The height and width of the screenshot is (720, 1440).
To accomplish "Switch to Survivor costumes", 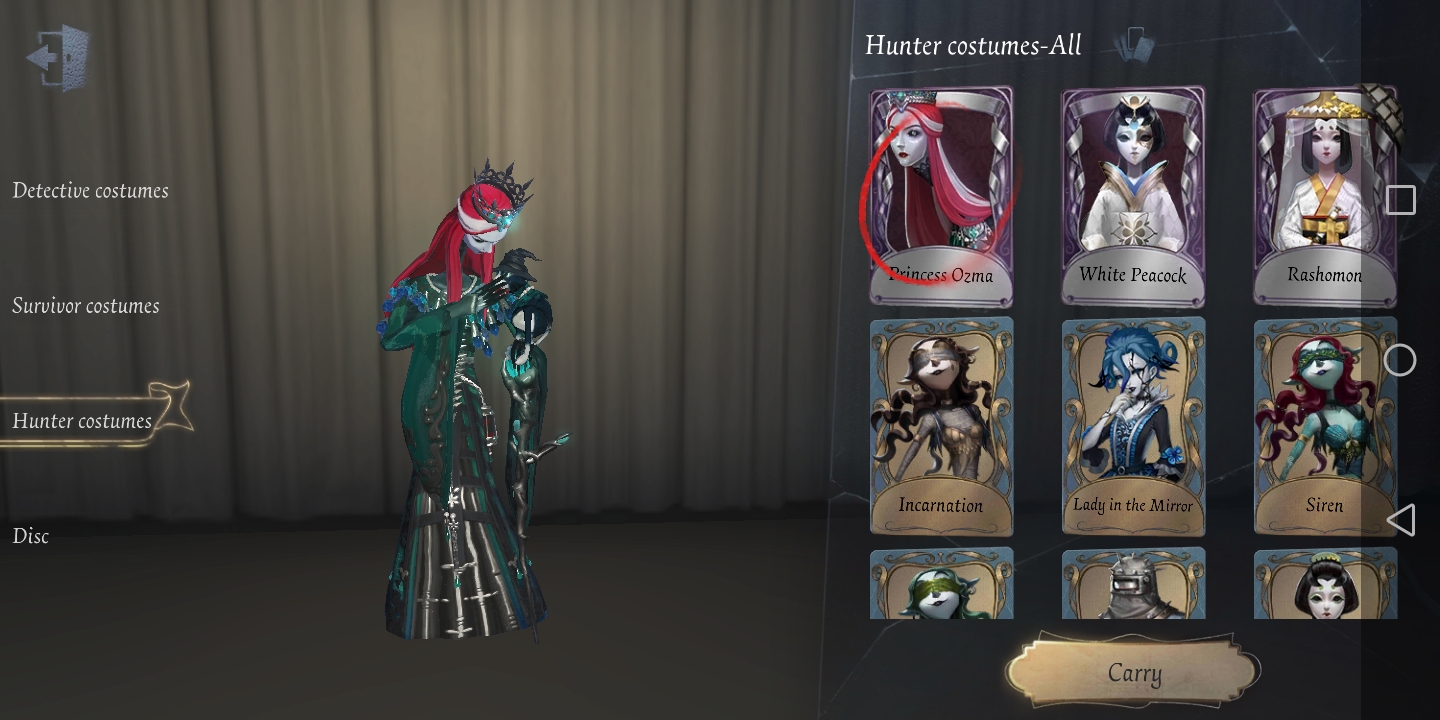I will point(86,305).
